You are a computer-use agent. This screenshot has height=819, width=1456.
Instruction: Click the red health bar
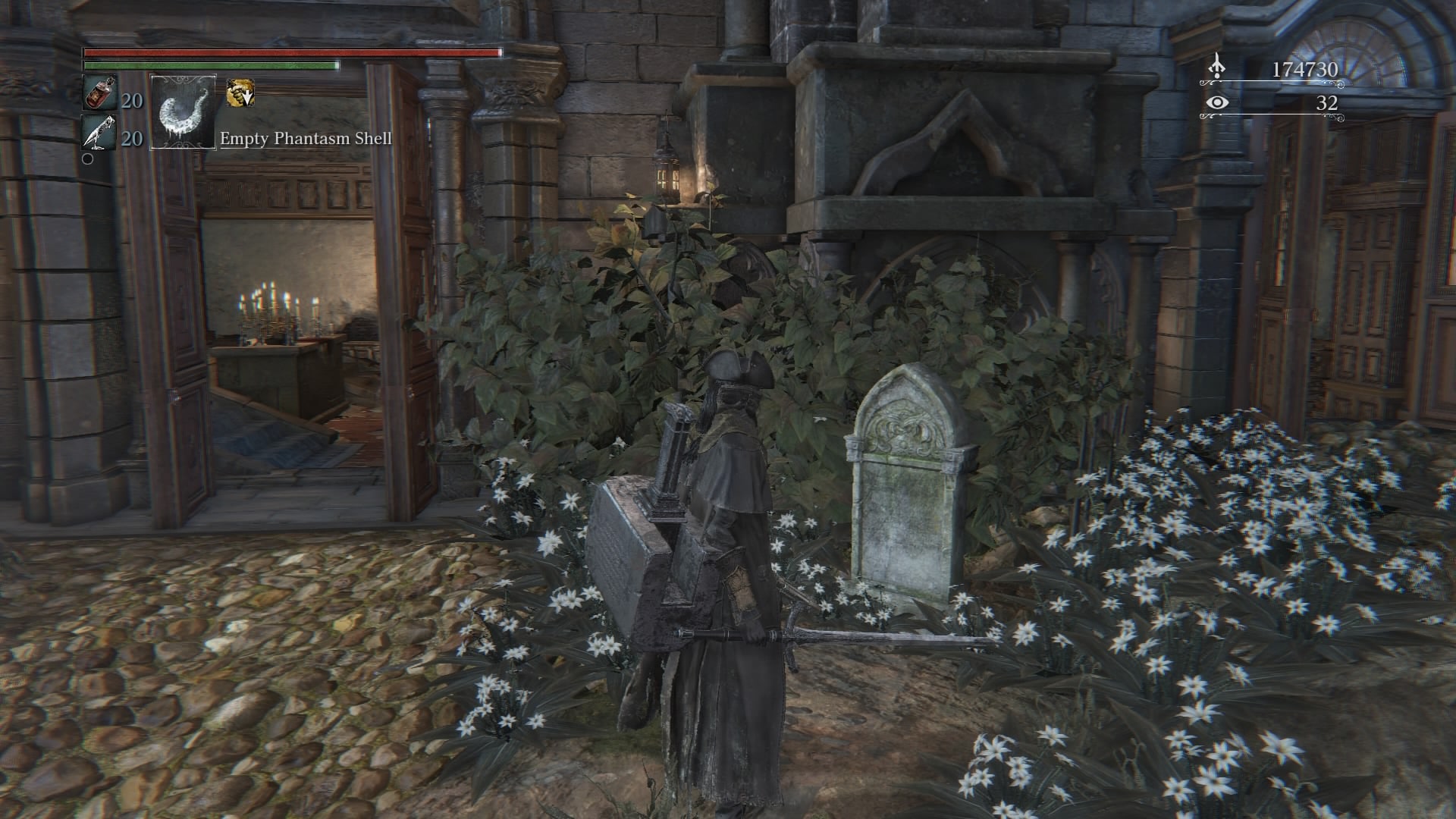(x=288, y=53)
